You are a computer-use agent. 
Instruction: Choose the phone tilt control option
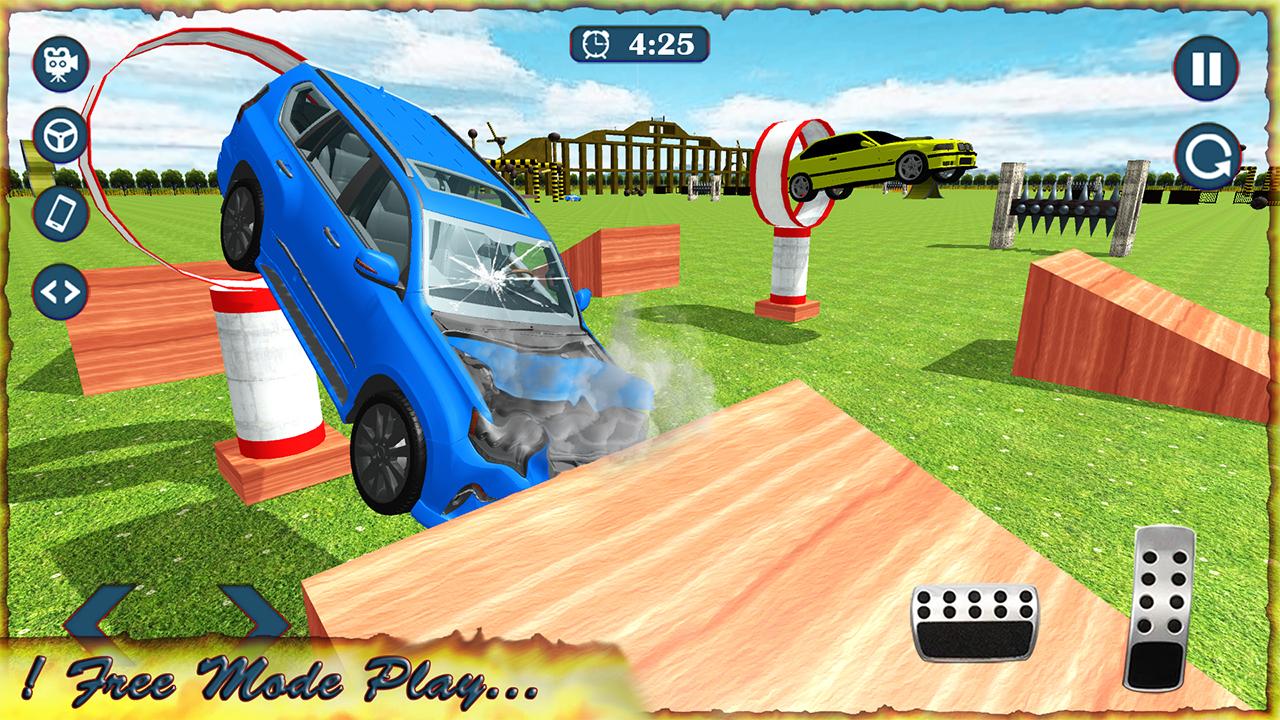(x=61, y=212)
